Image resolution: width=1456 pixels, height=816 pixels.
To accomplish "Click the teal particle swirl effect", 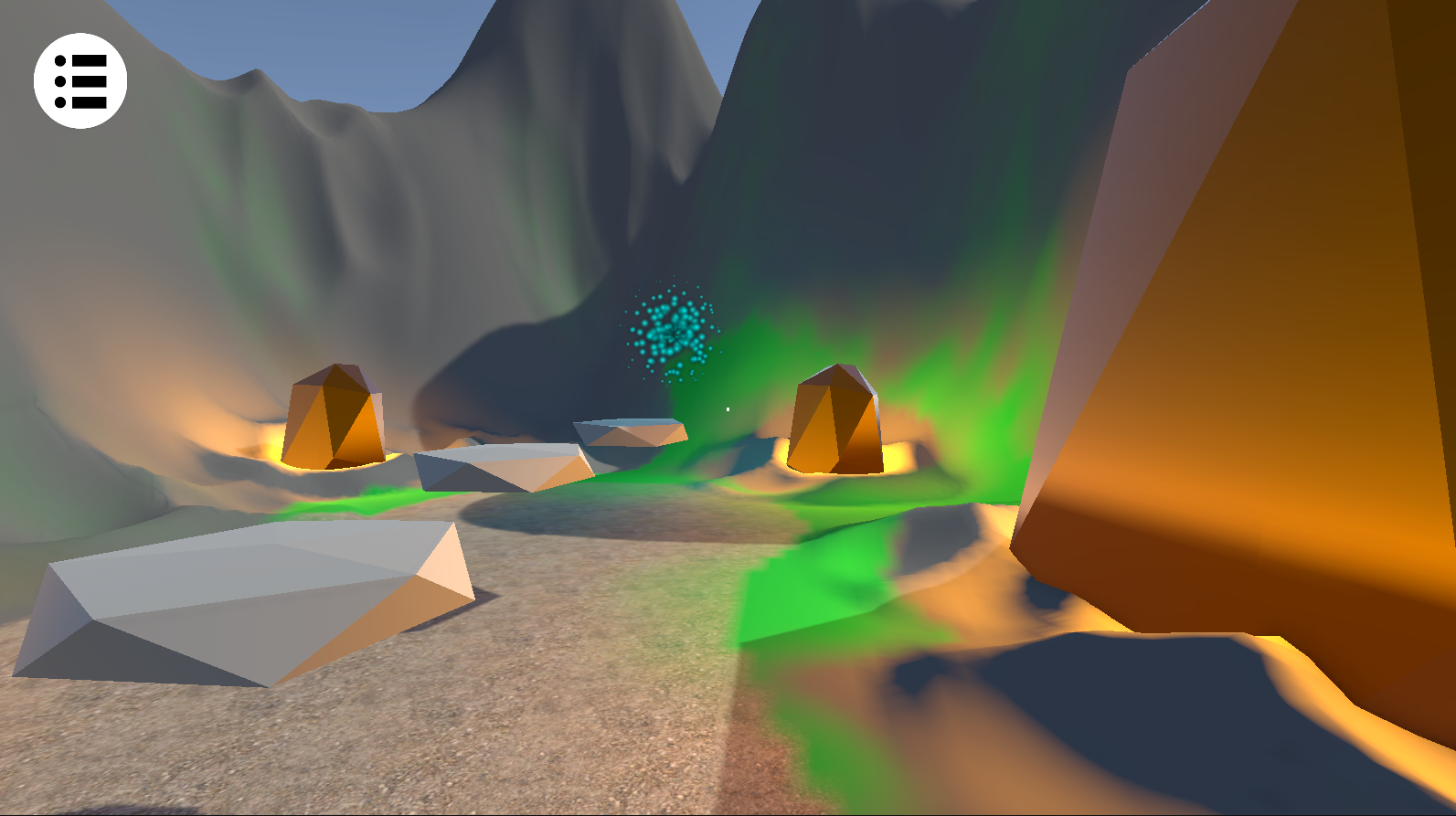I will point(674,334).
